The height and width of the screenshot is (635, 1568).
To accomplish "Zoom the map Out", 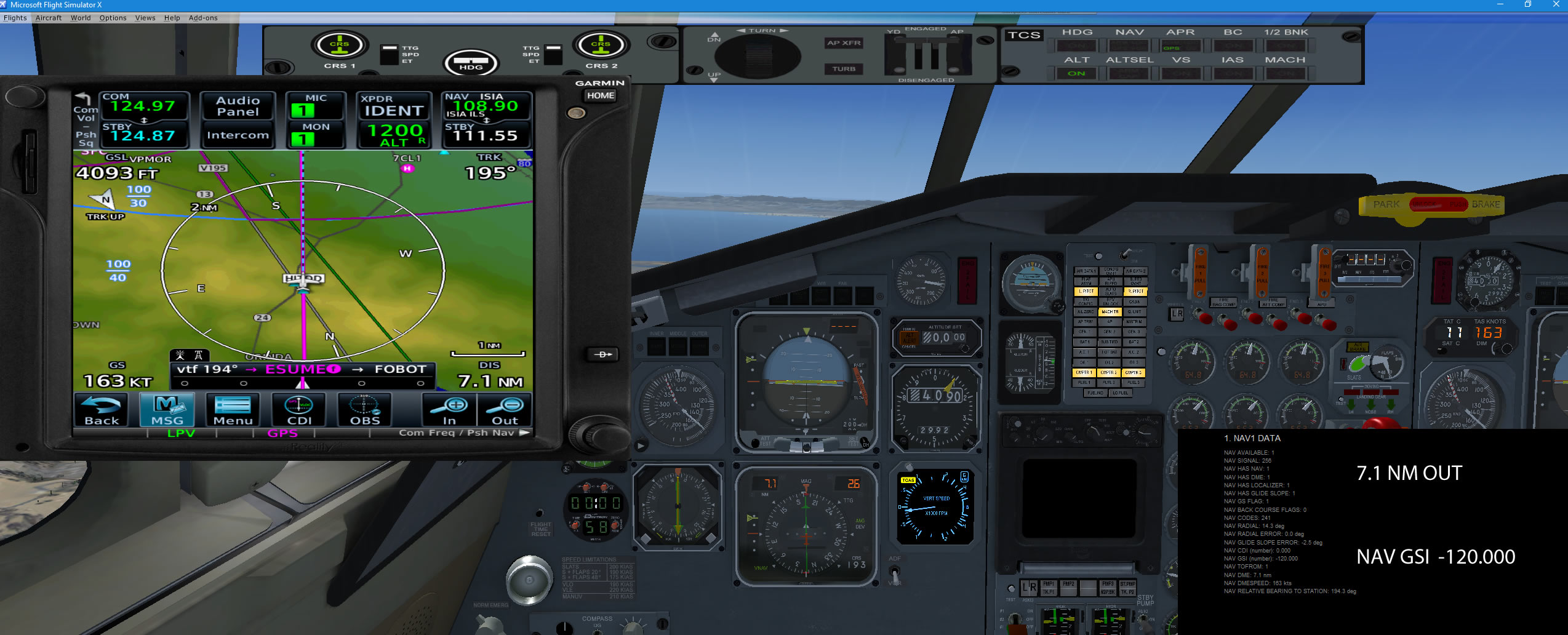I will coord(505,410).
